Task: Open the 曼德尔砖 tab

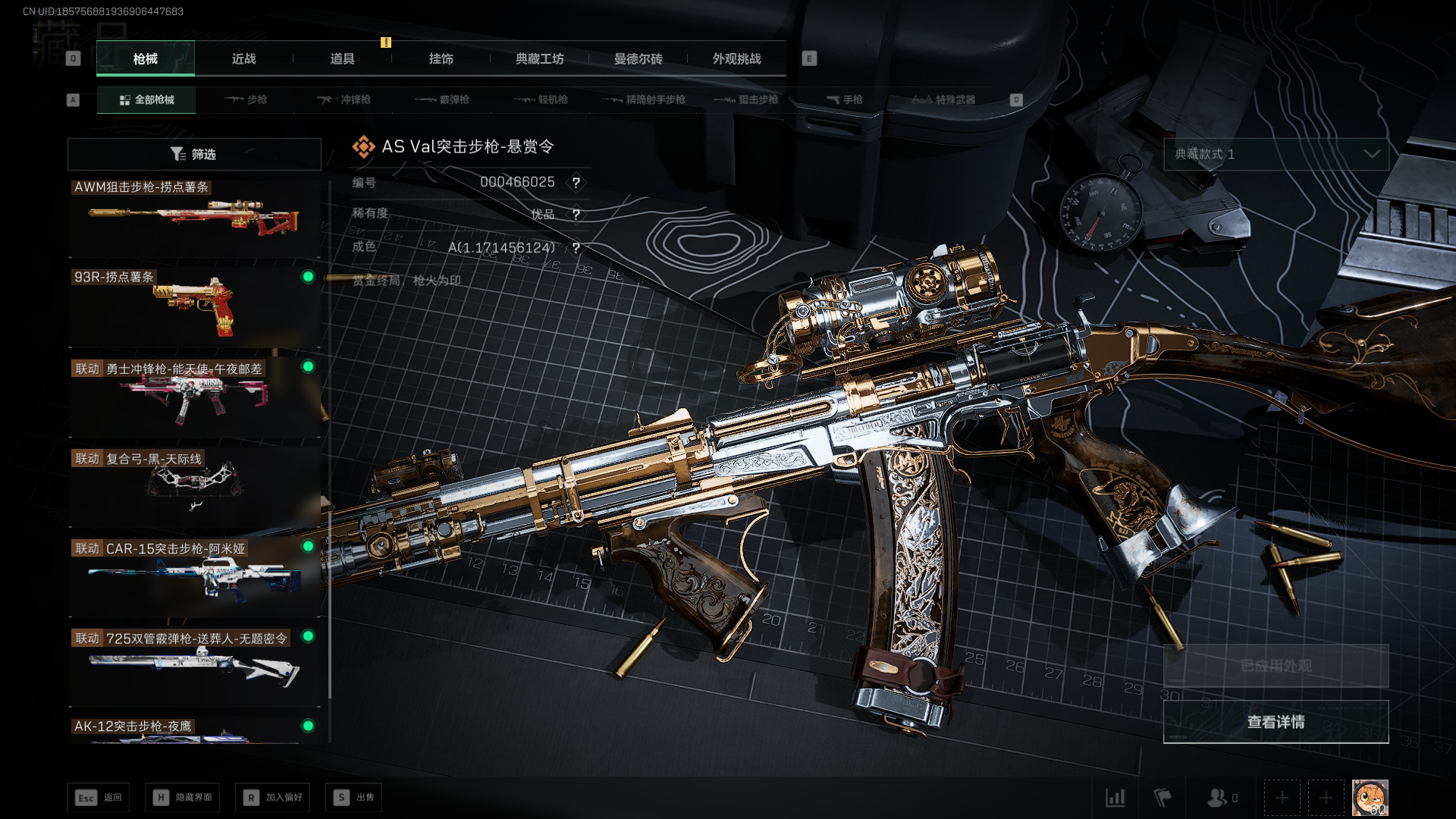Action: [x=638, y=58]
